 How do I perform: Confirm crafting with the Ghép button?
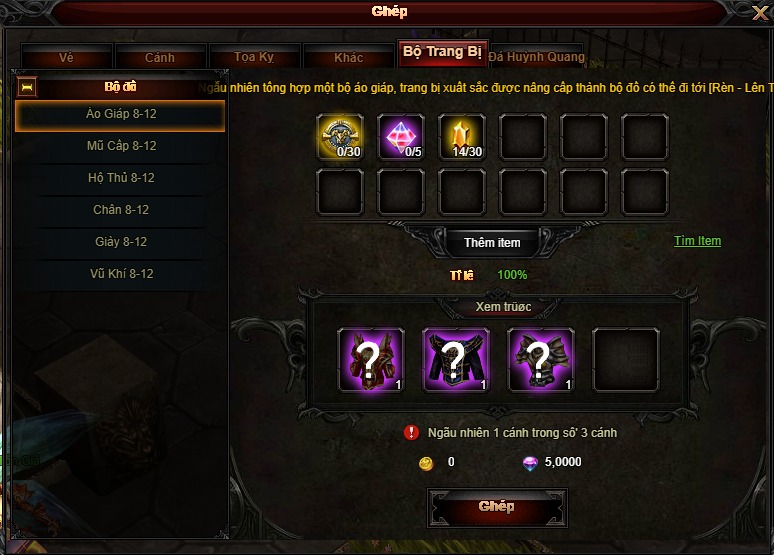(x=496, y=506)
